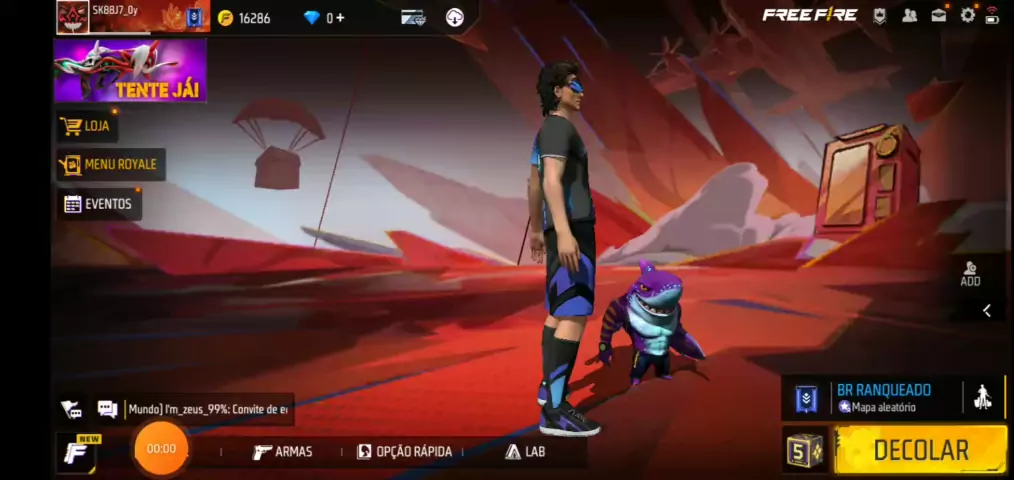Add diamonds with the plus button

(341, 18)
